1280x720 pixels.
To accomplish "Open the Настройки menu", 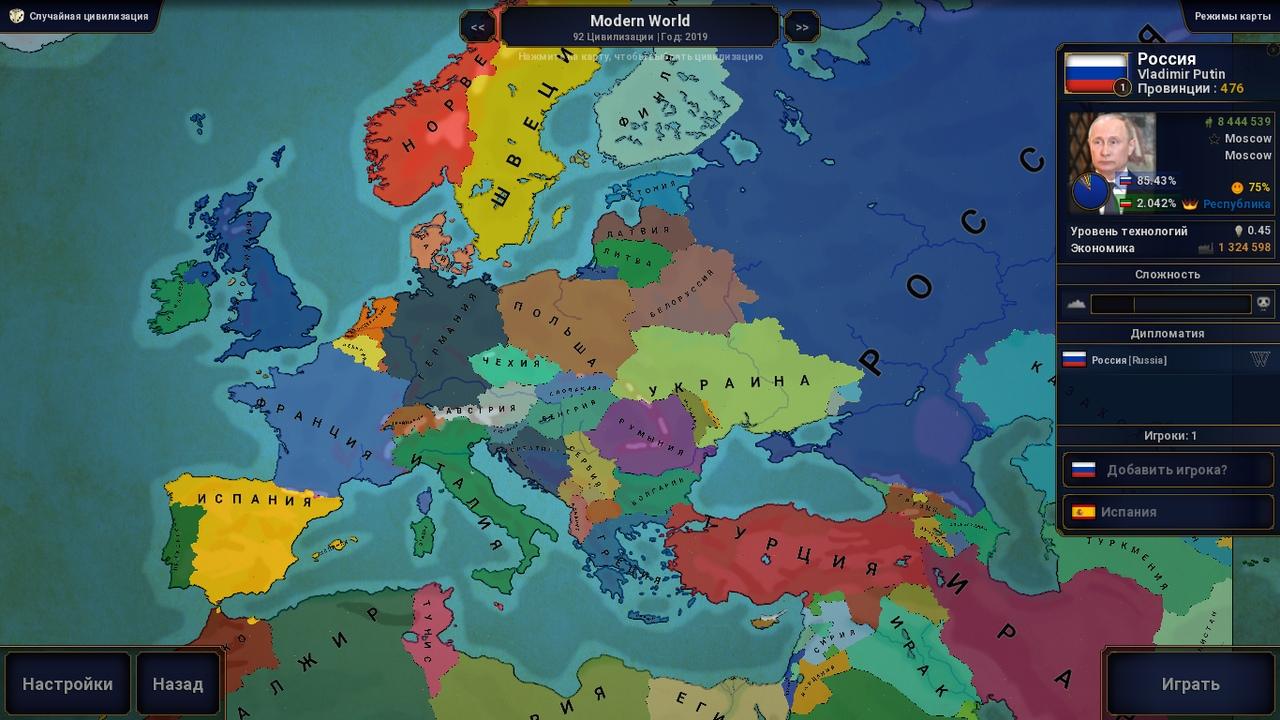I will tap(67, 683).
